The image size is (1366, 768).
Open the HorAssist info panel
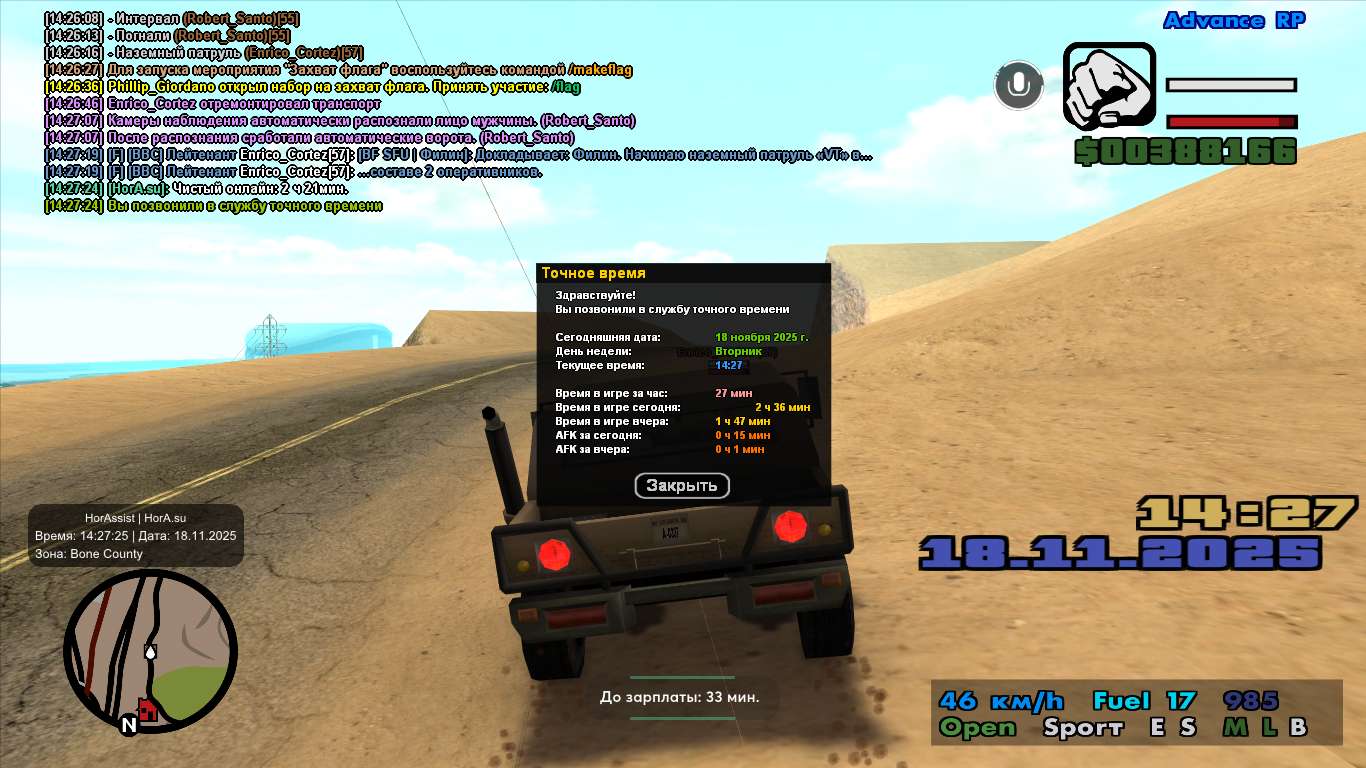pyautogui.click(x=136, y=536)
